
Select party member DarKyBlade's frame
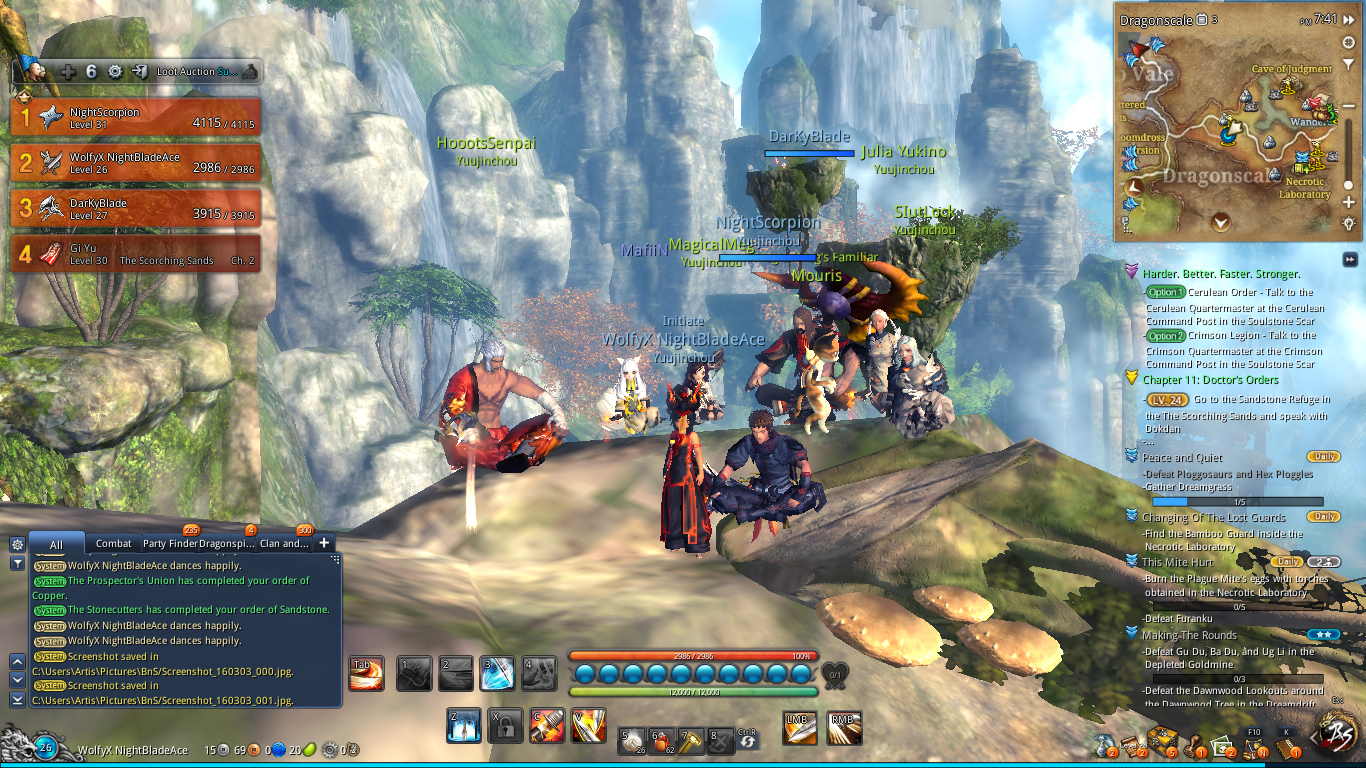pos(136,208)
